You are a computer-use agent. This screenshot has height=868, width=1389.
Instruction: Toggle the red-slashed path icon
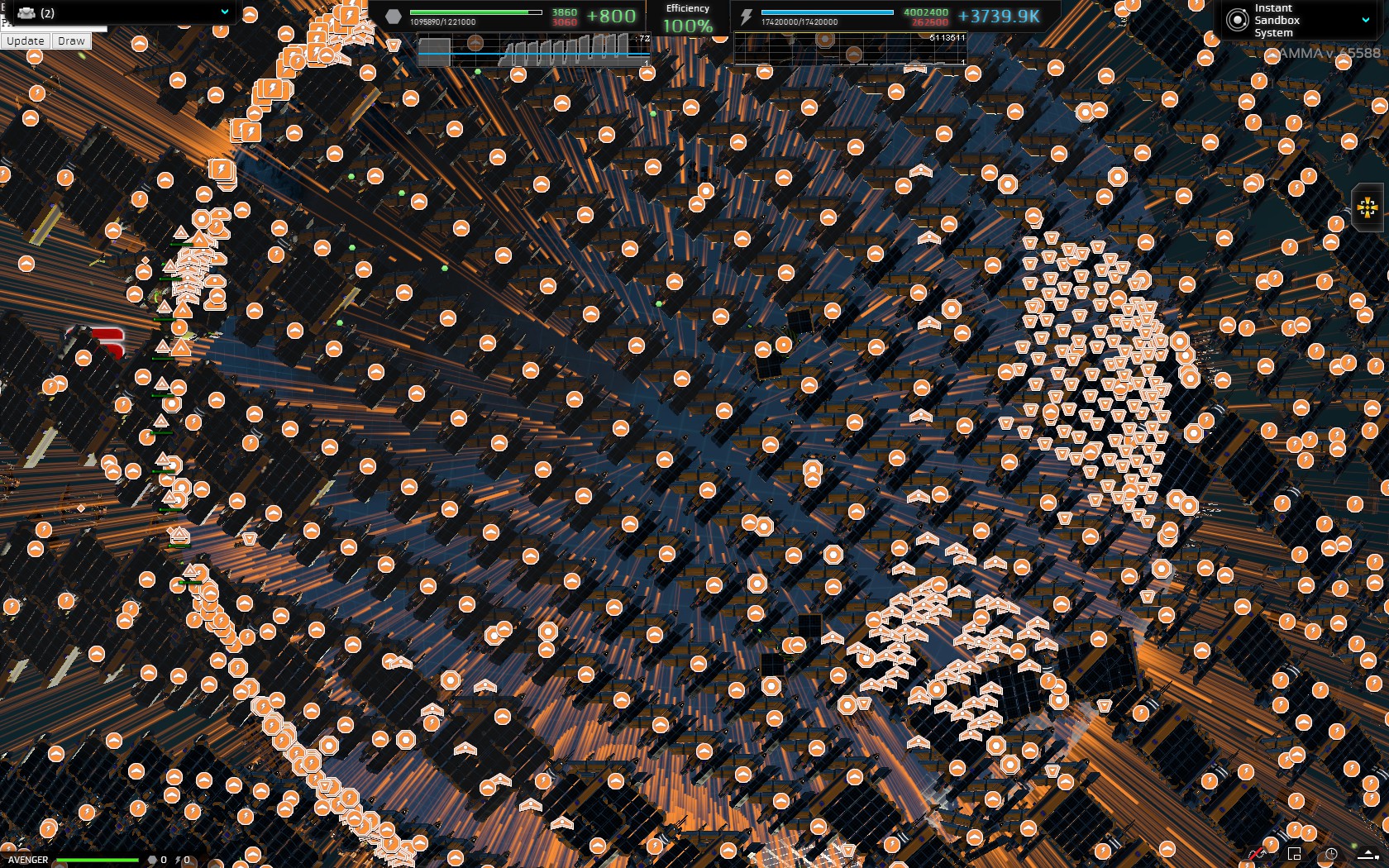1258,854
